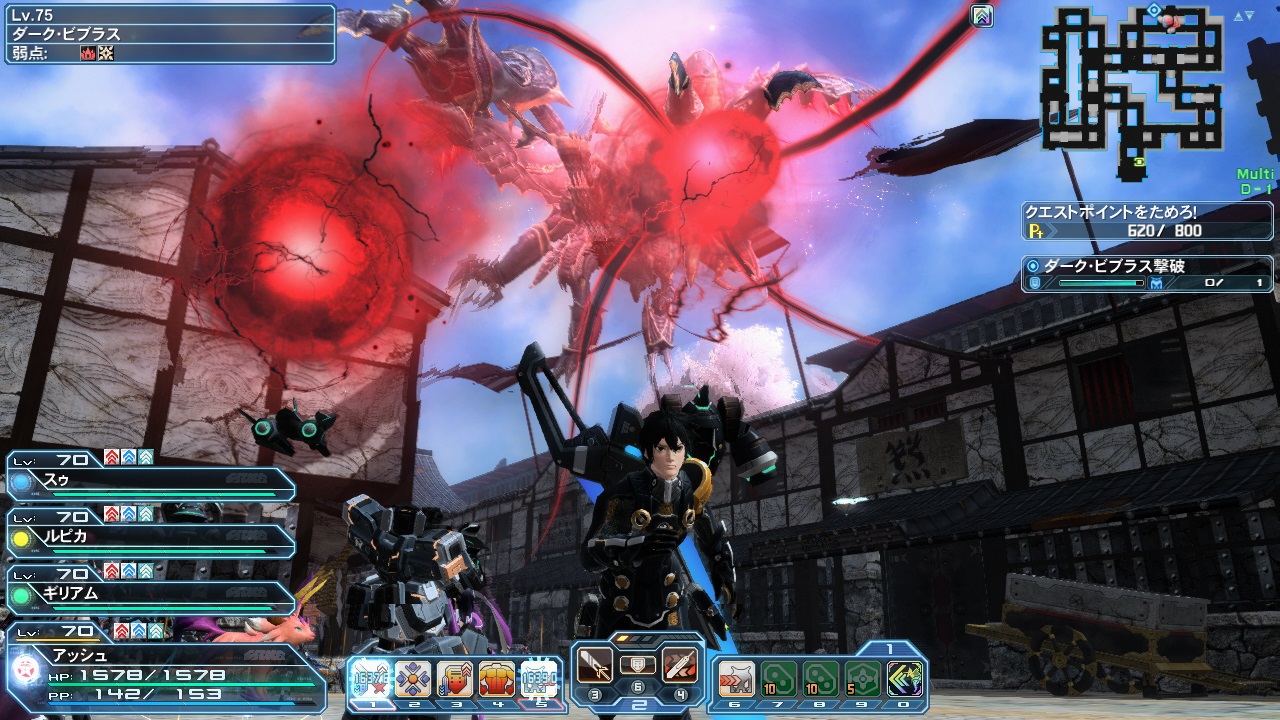Use the beast dash skill in slot 6
The image size is (1280, 720).
tap(736, 679)
